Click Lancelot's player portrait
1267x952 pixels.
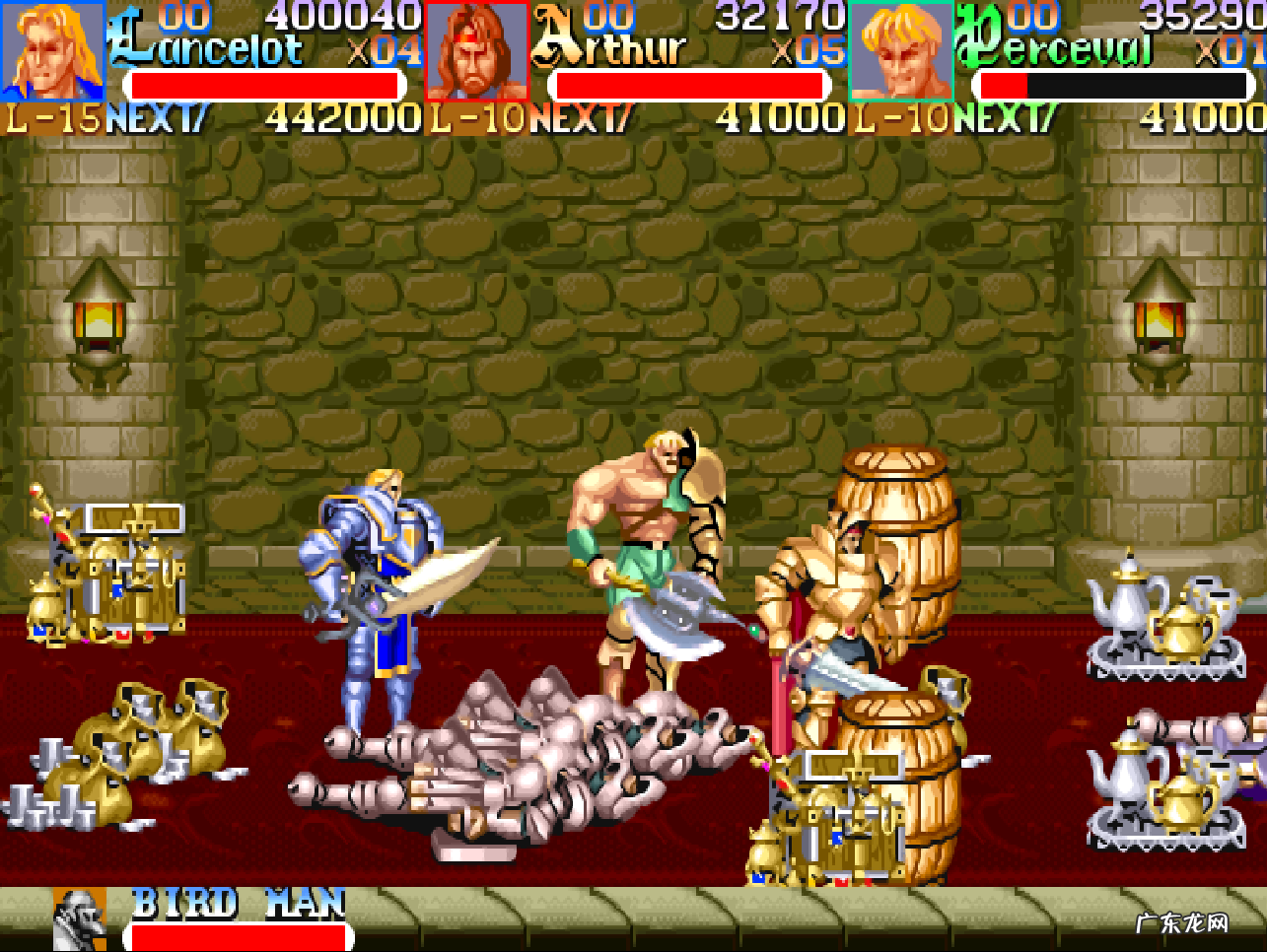pyautogui.click(x=53, y=51)
